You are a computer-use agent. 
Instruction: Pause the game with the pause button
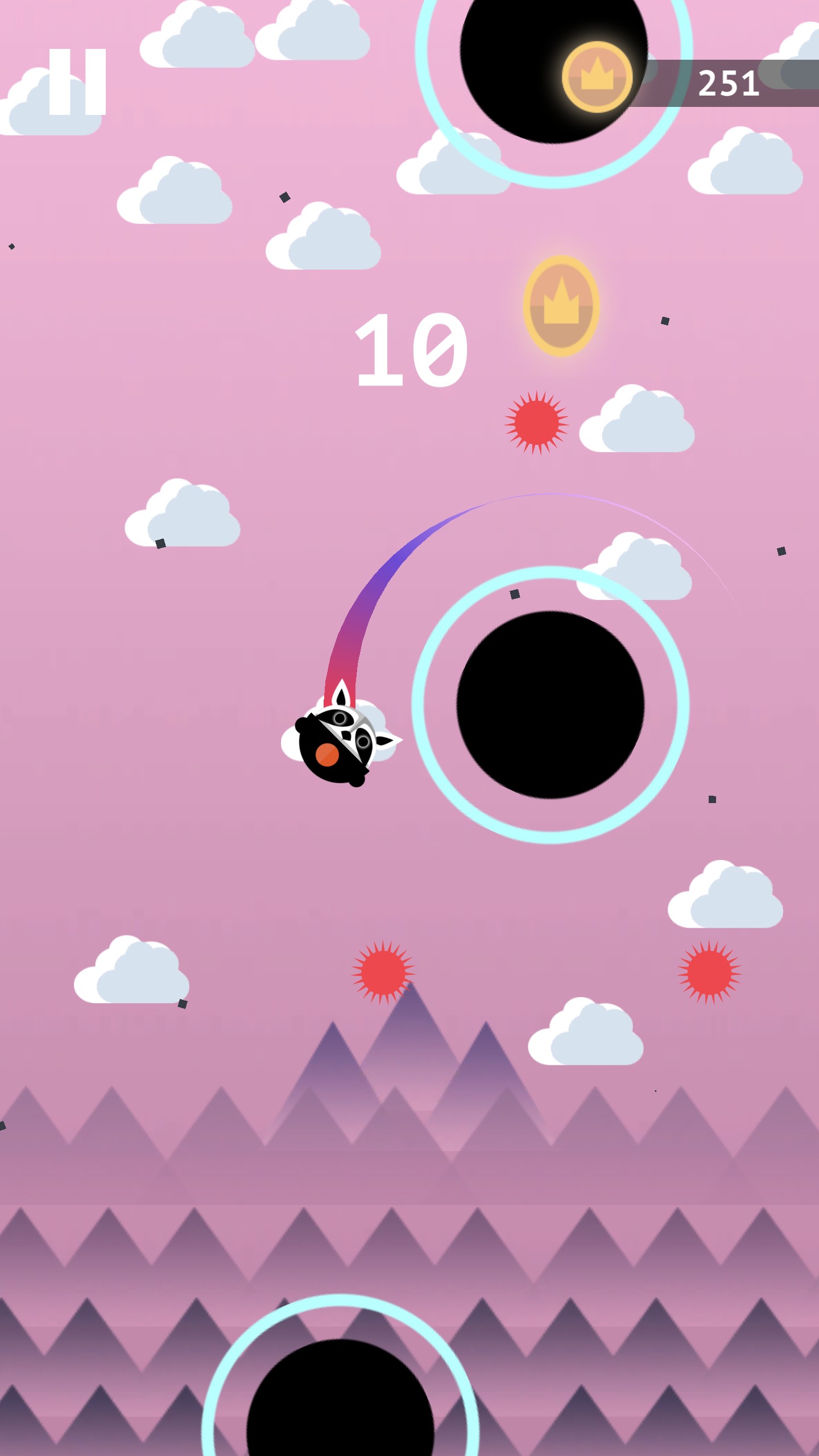pyautogui.click(x=77, y=82)
